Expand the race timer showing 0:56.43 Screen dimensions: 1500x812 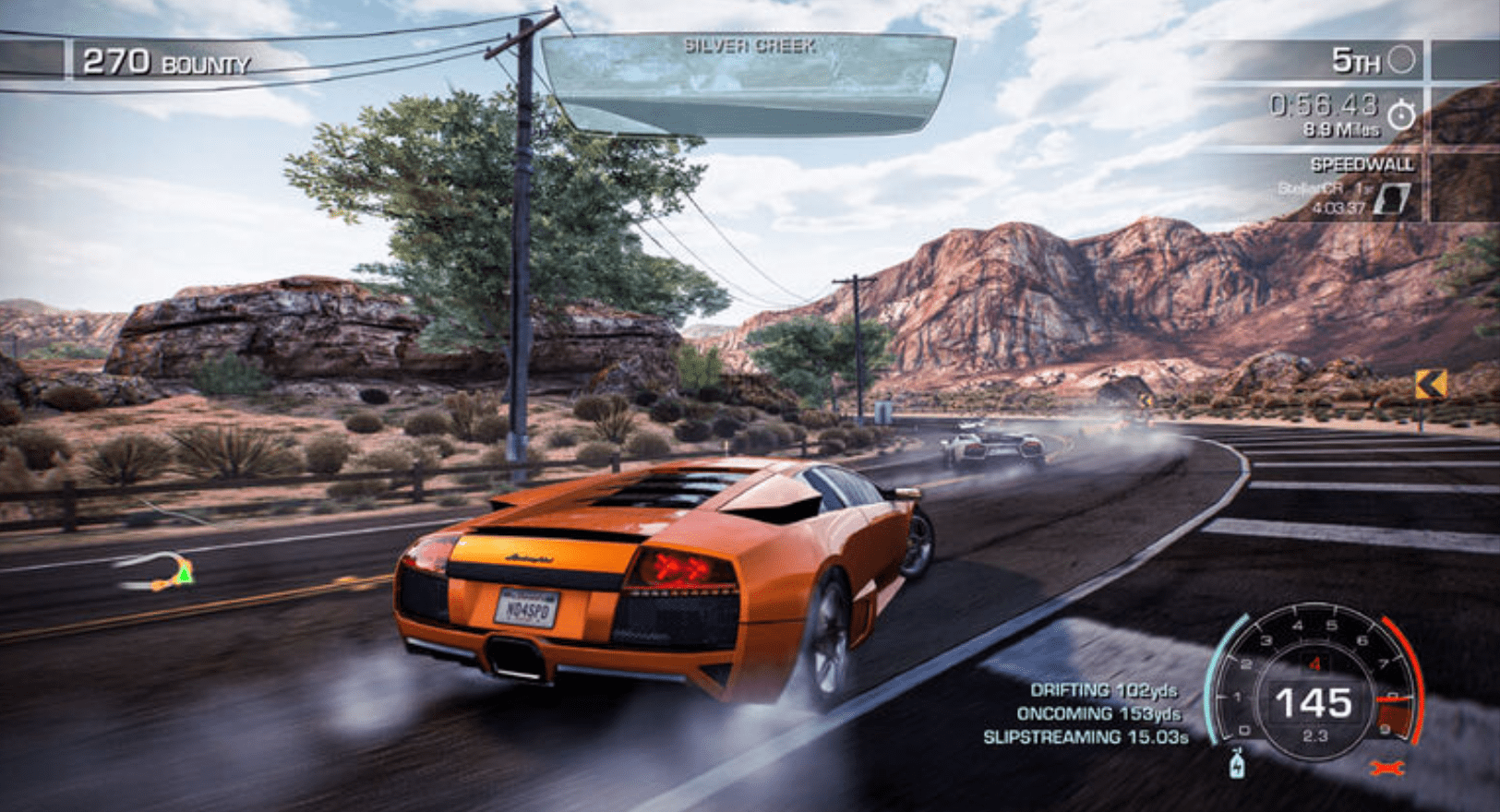click(x=1324, y=106)
